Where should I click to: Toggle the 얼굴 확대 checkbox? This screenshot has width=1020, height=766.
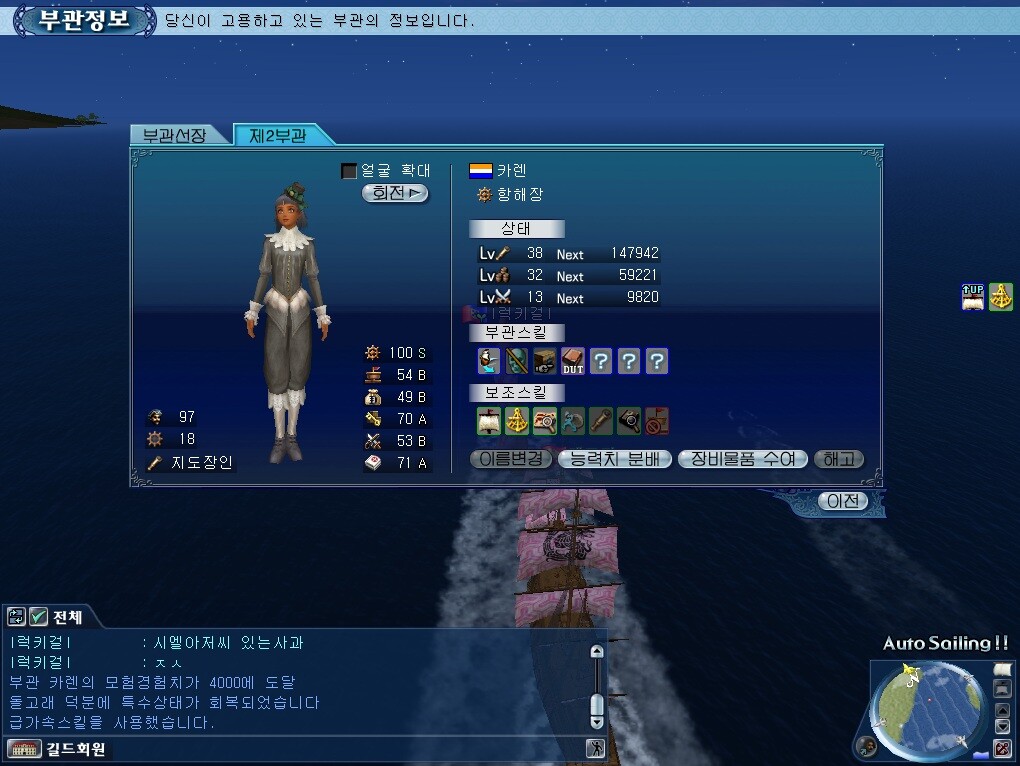click(349, 171)
